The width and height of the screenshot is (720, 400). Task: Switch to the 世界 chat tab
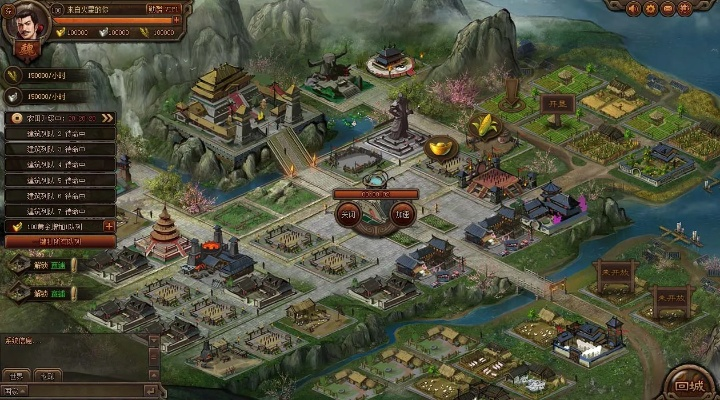click(x=16, y=375)
